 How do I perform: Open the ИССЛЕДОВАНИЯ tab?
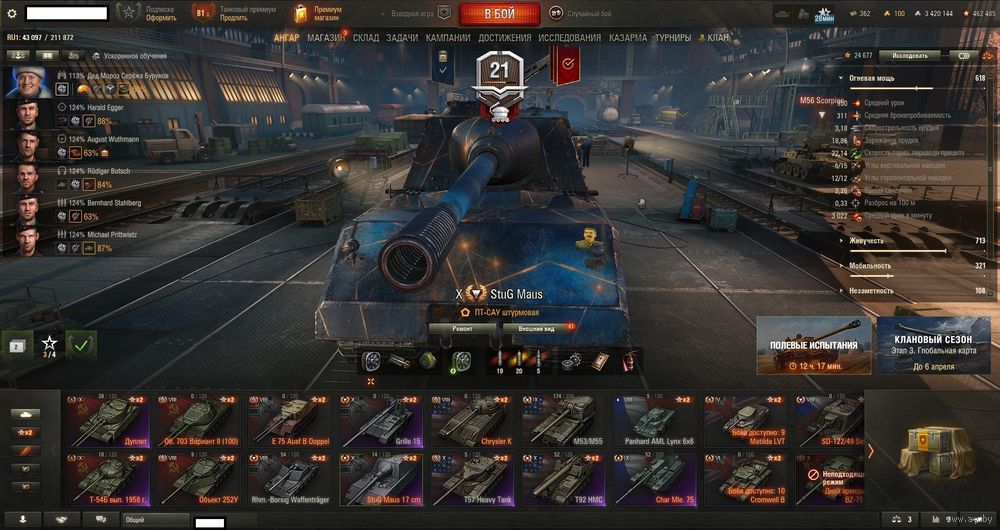click(570, 38)
